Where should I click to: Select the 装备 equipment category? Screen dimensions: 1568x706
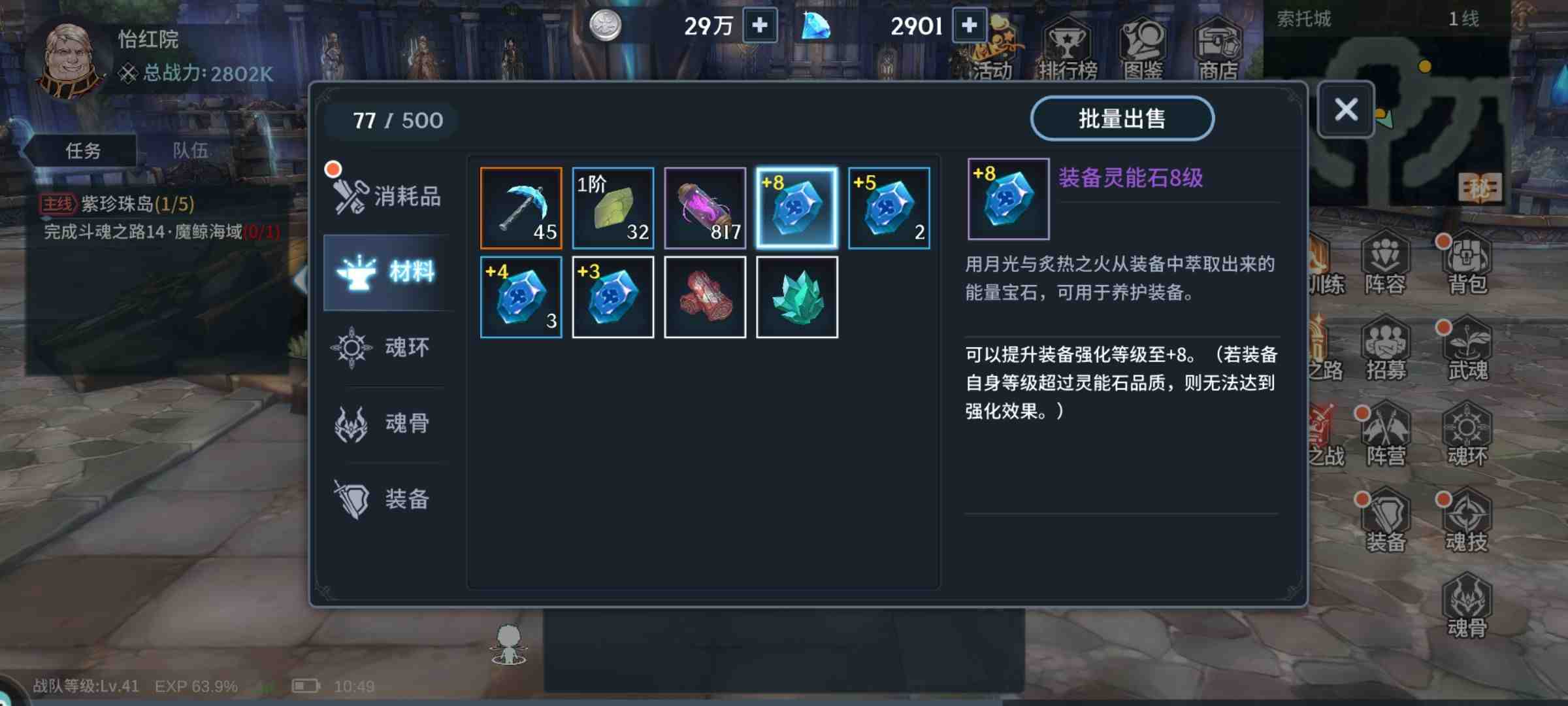387,500
